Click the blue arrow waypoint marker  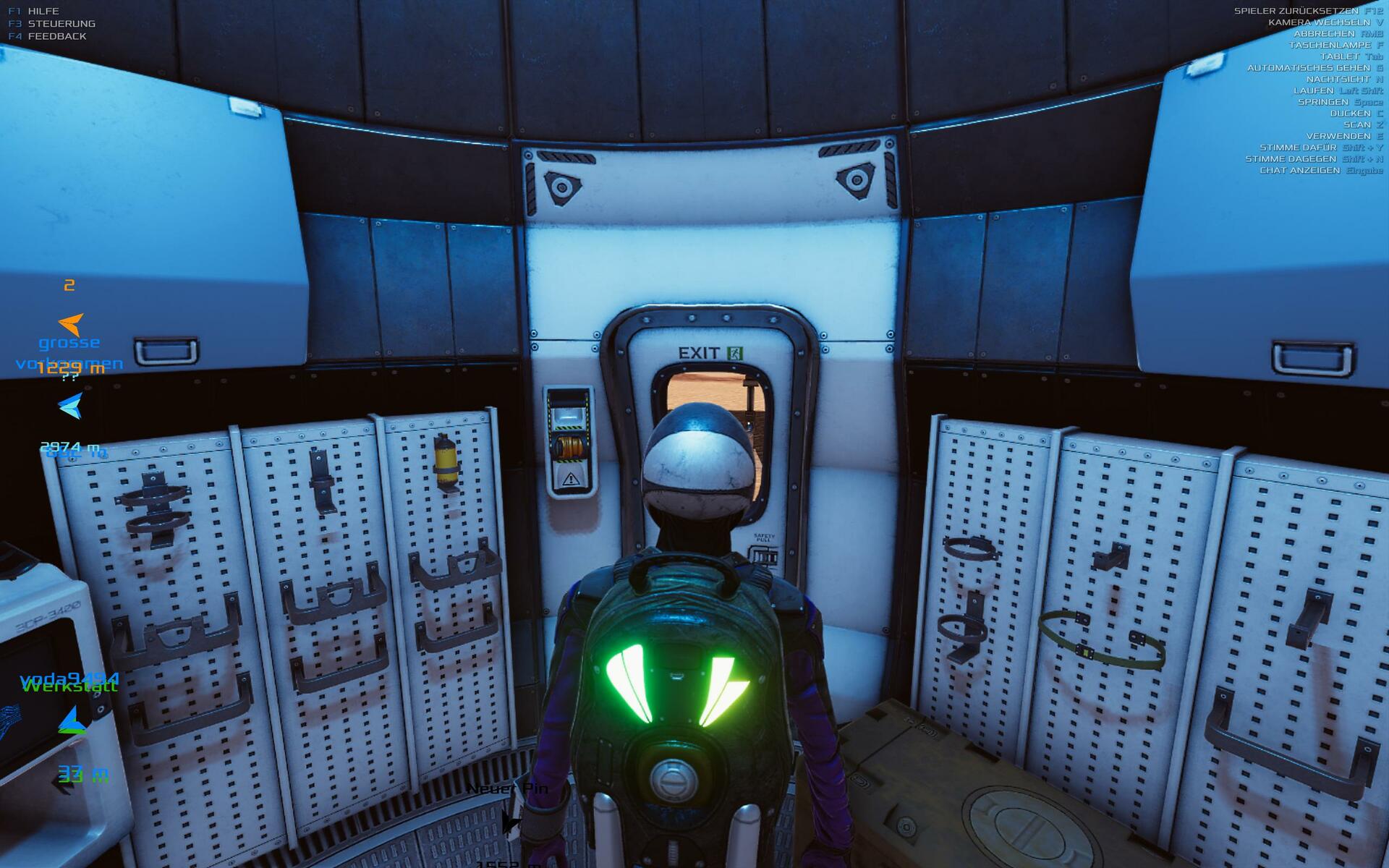pos(71,407)
